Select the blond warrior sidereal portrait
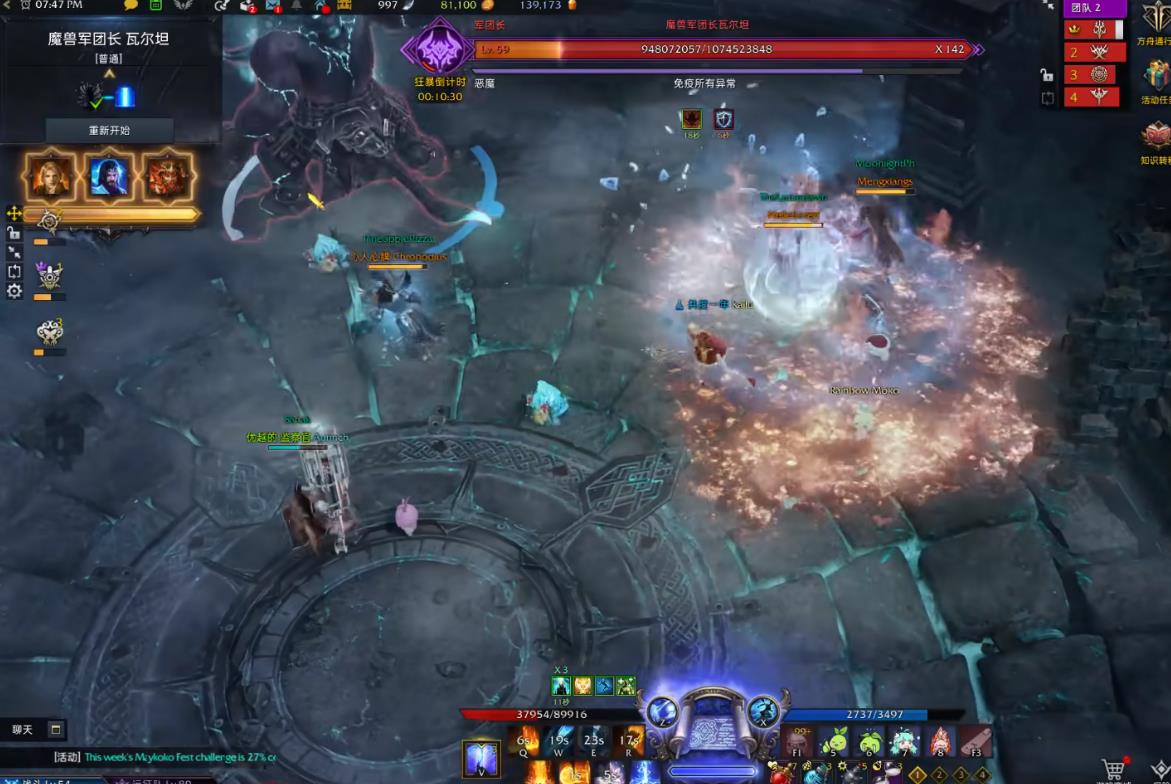This screenshot has height=784, width=1171. coord(50,177)
